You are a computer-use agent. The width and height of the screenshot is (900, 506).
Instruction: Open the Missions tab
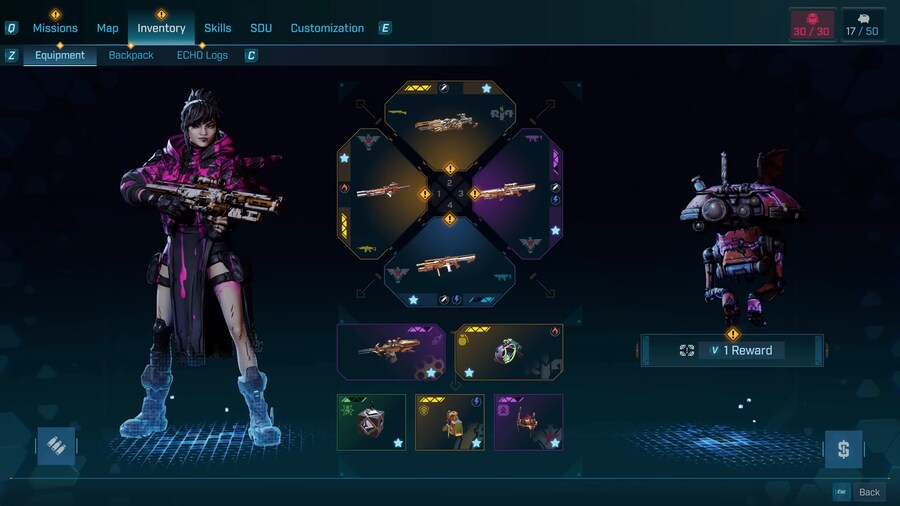tap(55, 28)
